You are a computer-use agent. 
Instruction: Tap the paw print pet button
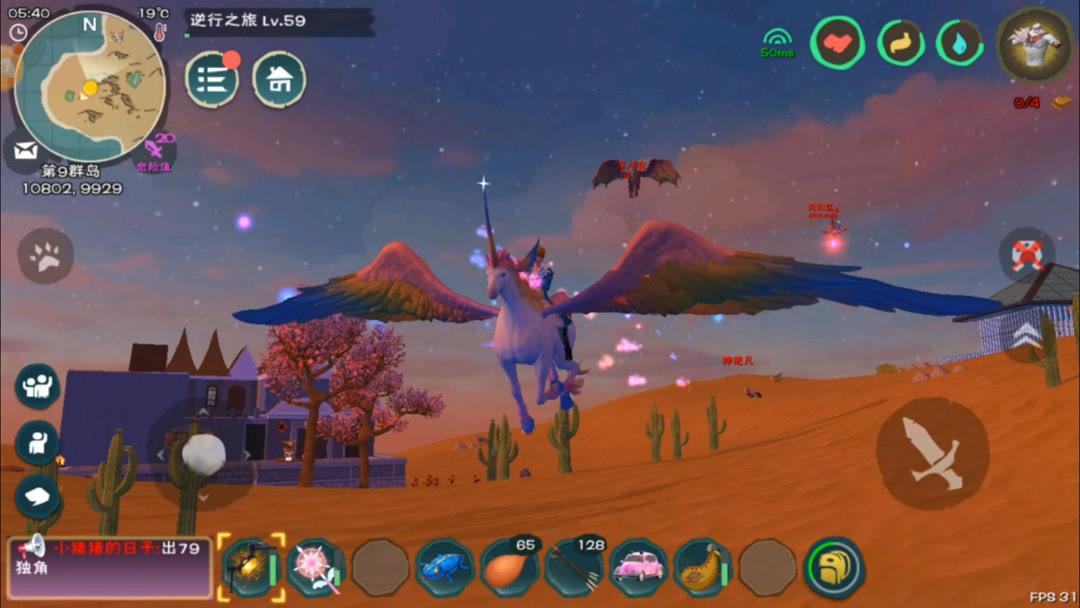(45, 257)
